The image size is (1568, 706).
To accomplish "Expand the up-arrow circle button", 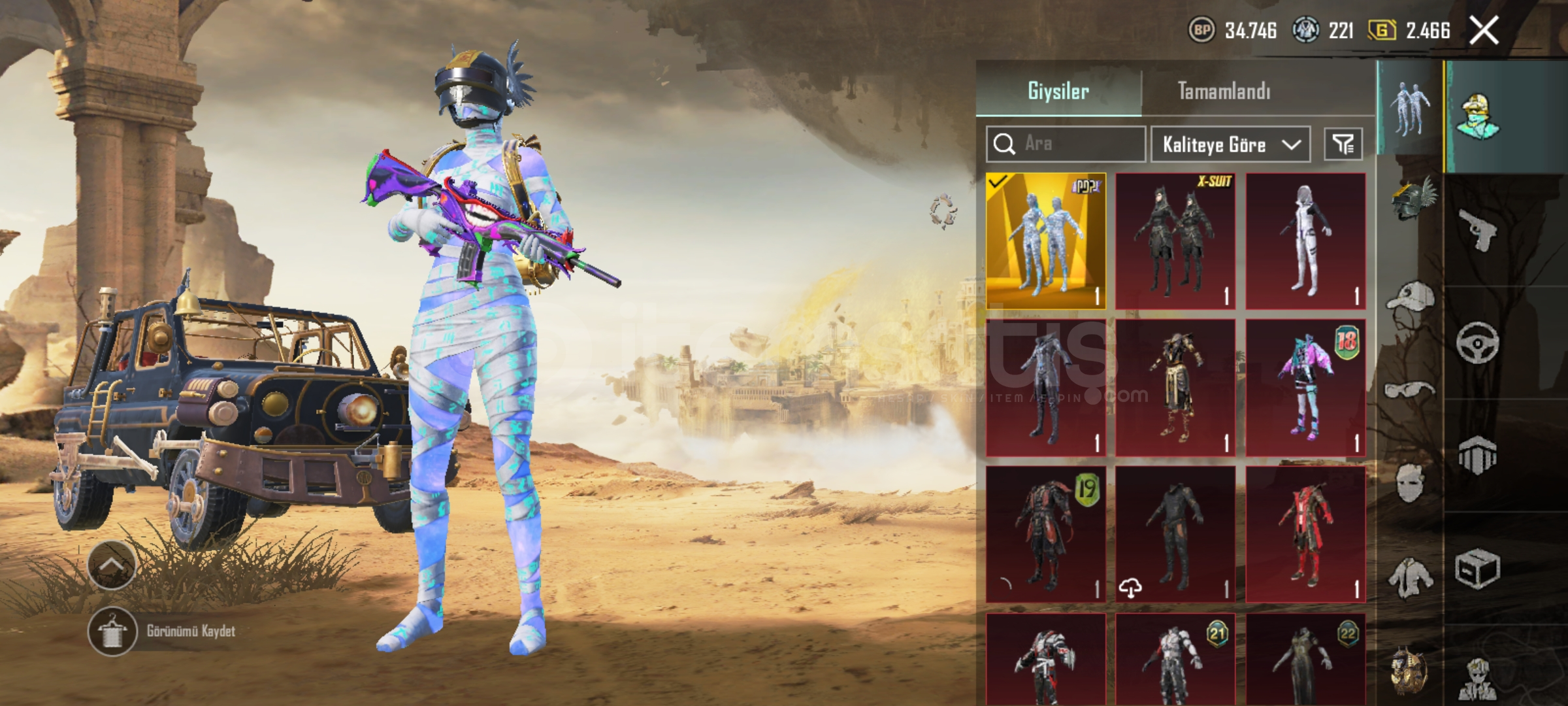I will tap(111, 565).
